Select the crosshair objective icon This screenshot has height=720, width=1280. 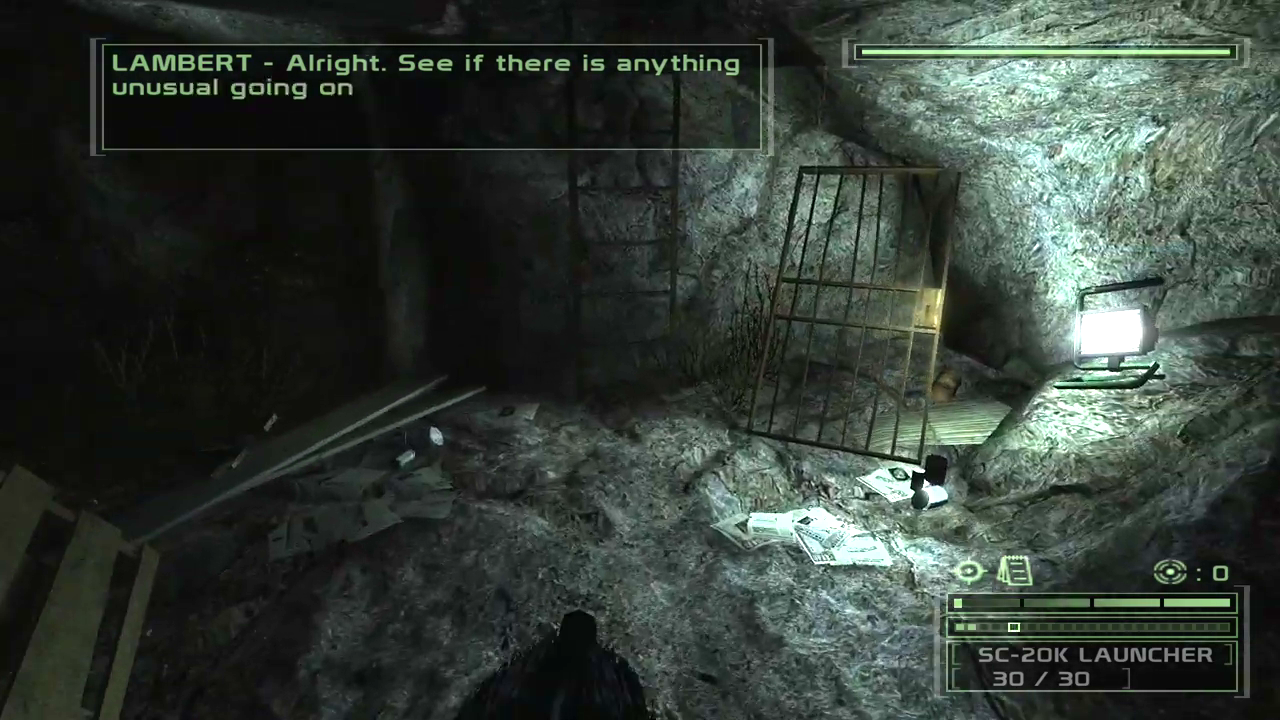(969, 572)
